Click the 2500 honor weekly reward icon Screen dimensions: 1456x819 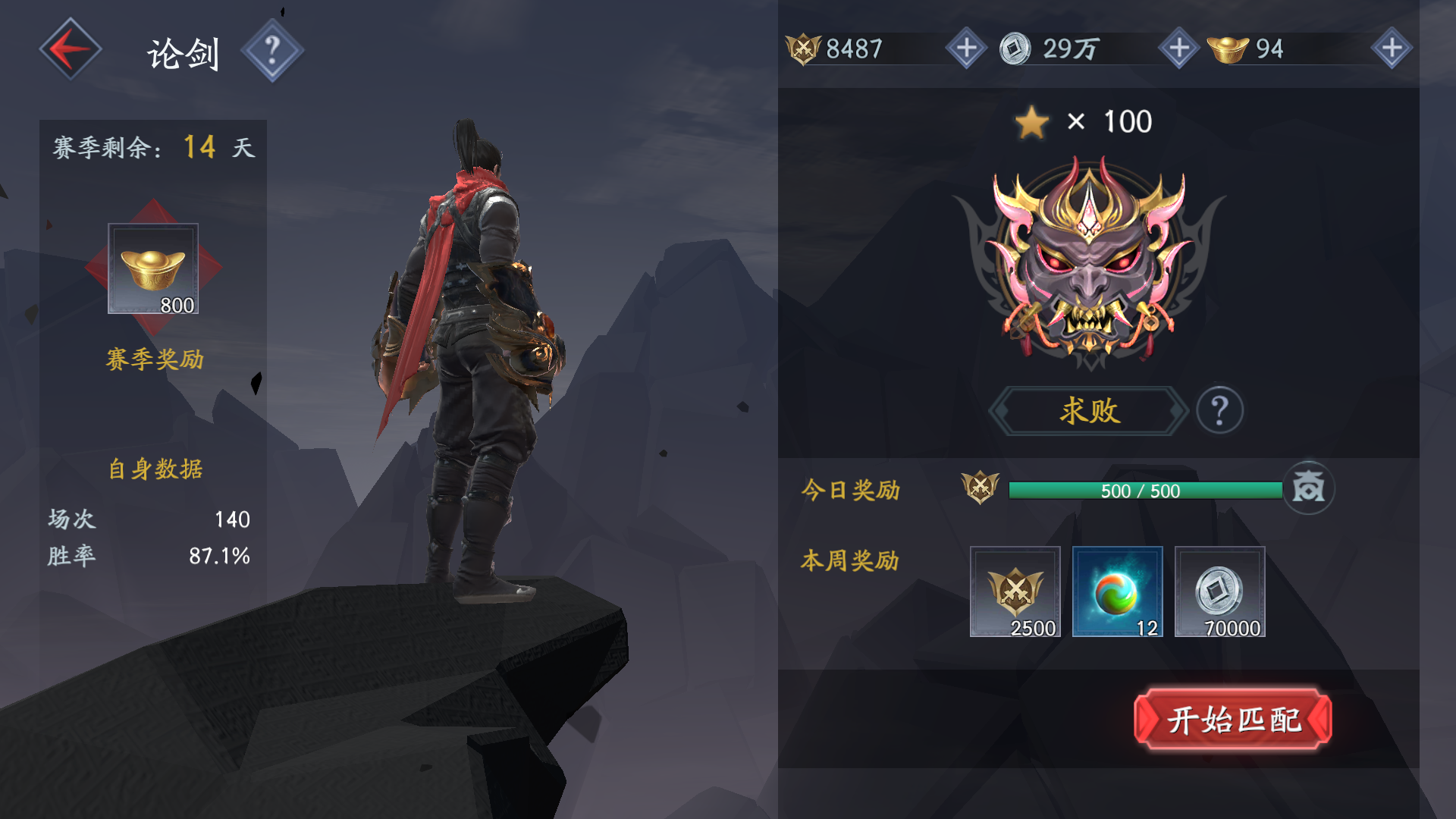point(1015,591)
